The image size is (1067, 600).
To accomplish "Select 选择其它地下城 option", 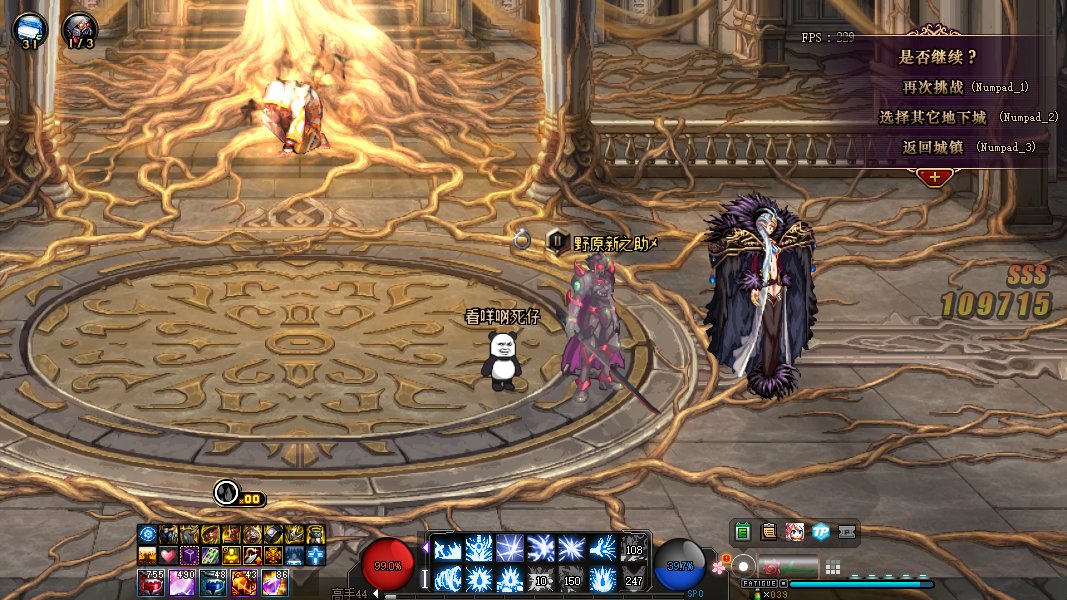I will 932,117.
